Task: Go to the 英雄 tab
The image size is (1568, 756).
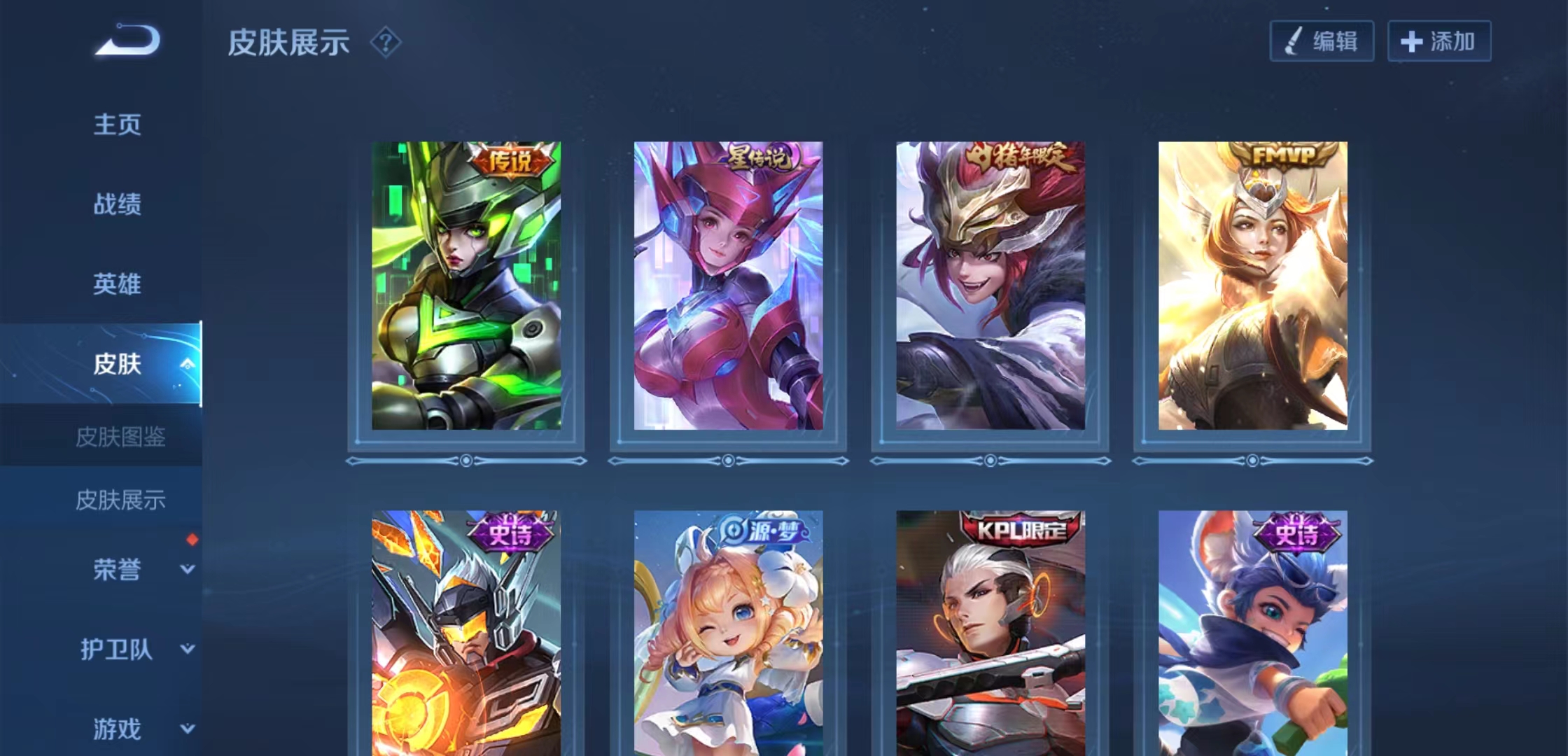Action: (117, 284)
